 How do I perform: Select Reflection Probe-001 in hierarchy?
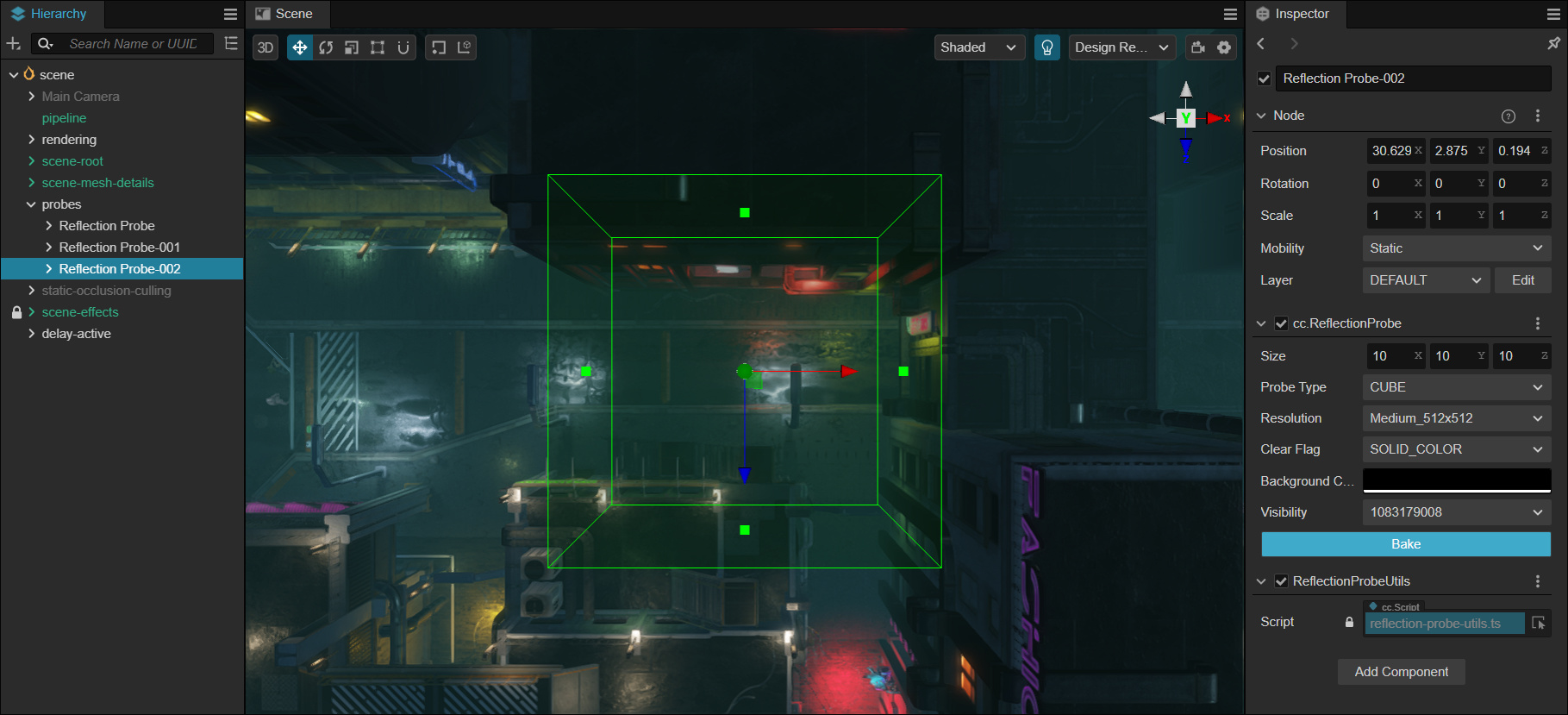(x=119, y=248)
